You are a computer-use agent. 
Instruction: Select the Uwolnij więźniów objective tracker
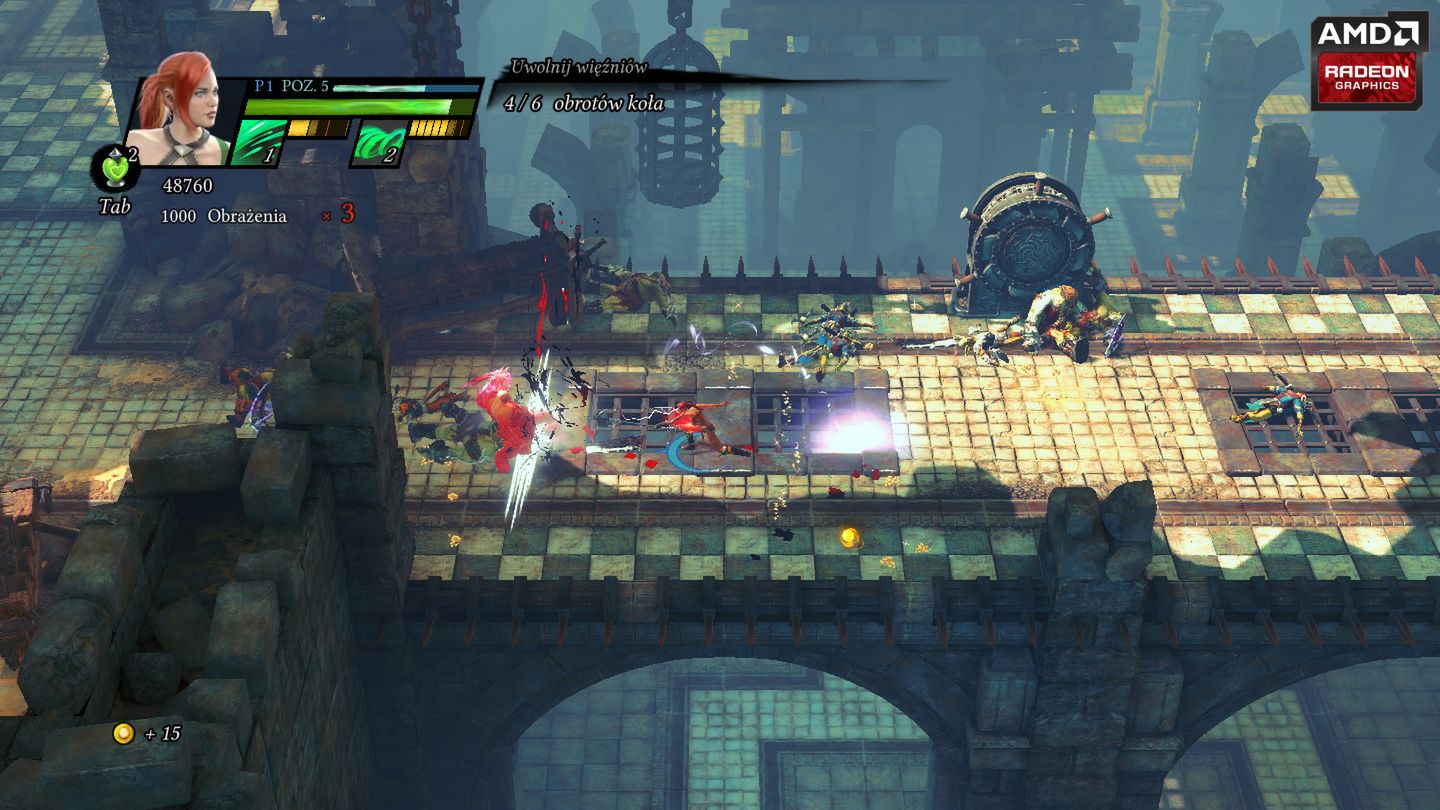[x=579, y=68]
